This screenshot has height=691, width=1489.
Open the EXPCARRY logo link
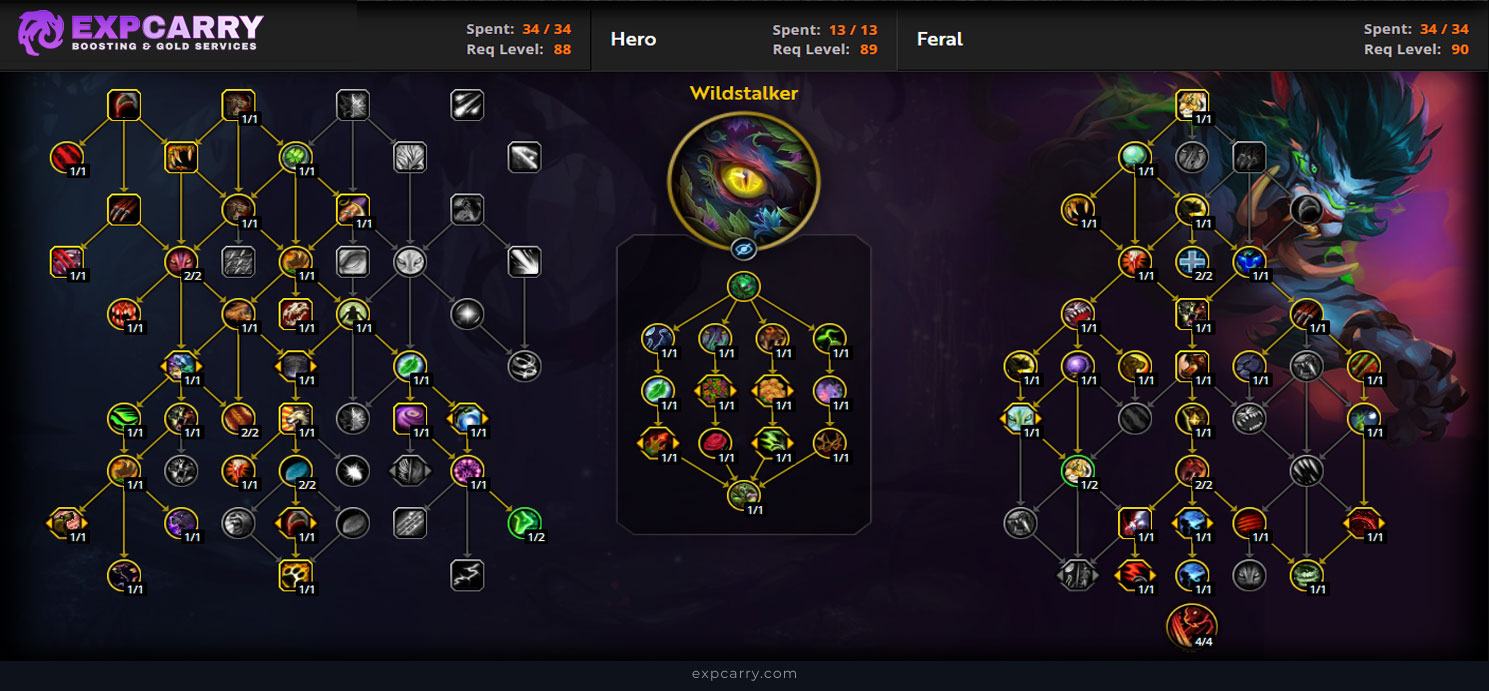140,33
